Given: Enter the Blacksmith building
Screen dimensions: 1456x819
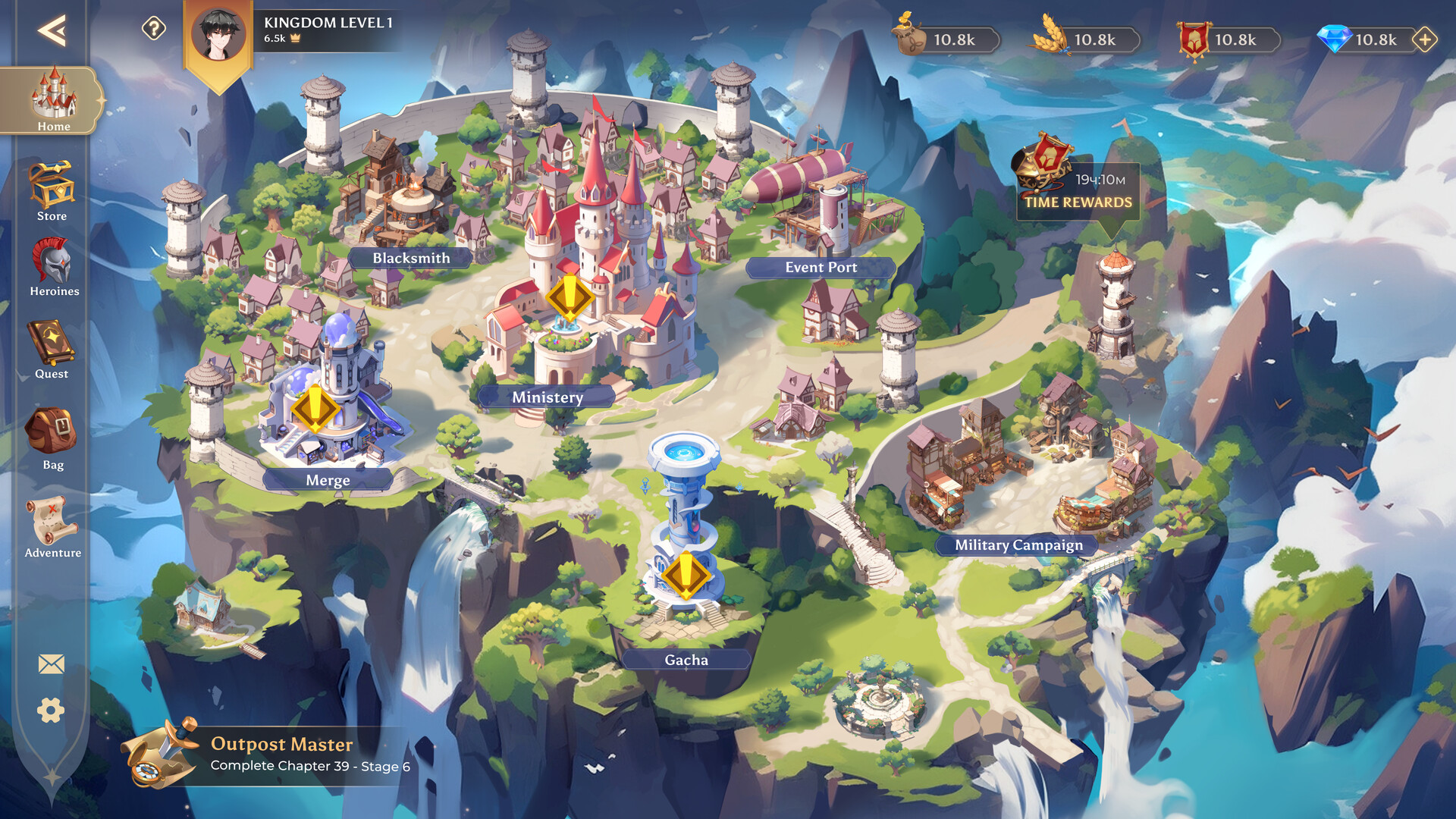Looking at the screenshot, I should pos(410,258).
